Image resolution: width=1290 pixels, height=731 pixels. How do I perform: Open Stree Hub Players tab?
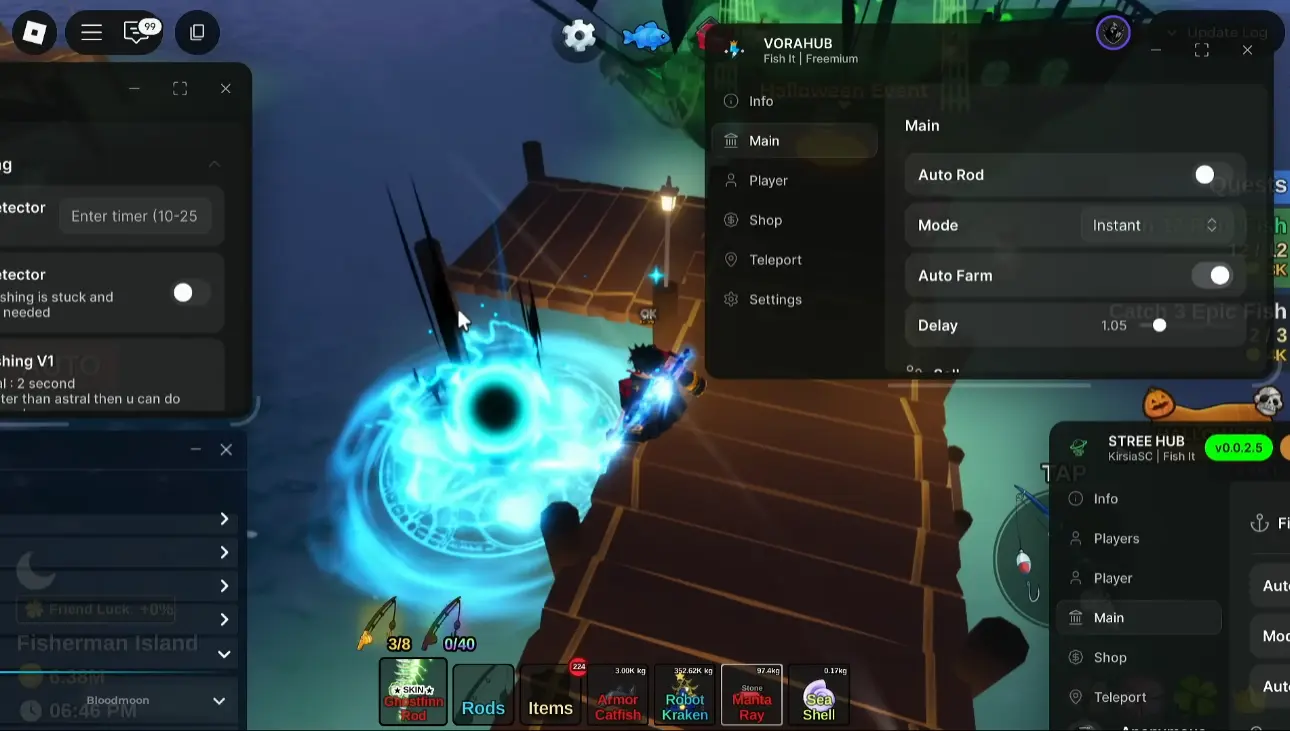click(x=1116, y=539)
